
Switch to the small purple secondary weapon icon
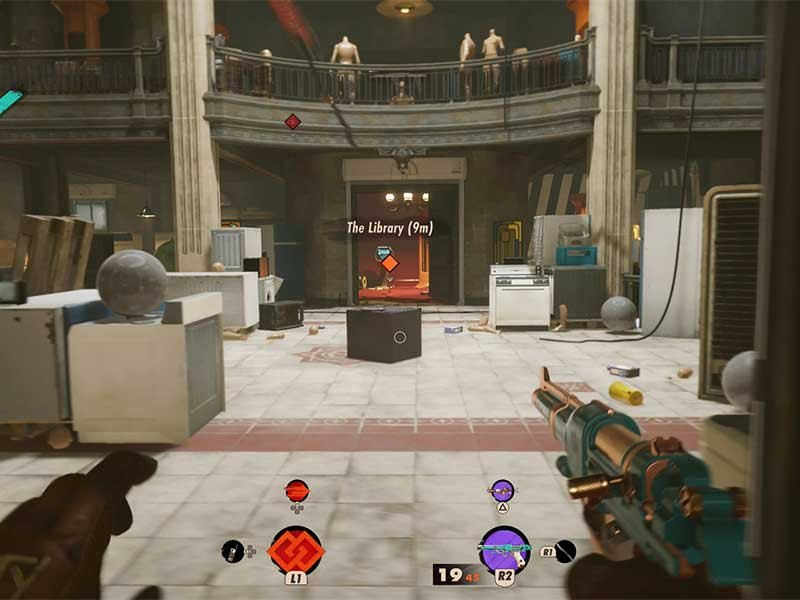point(502,490)
